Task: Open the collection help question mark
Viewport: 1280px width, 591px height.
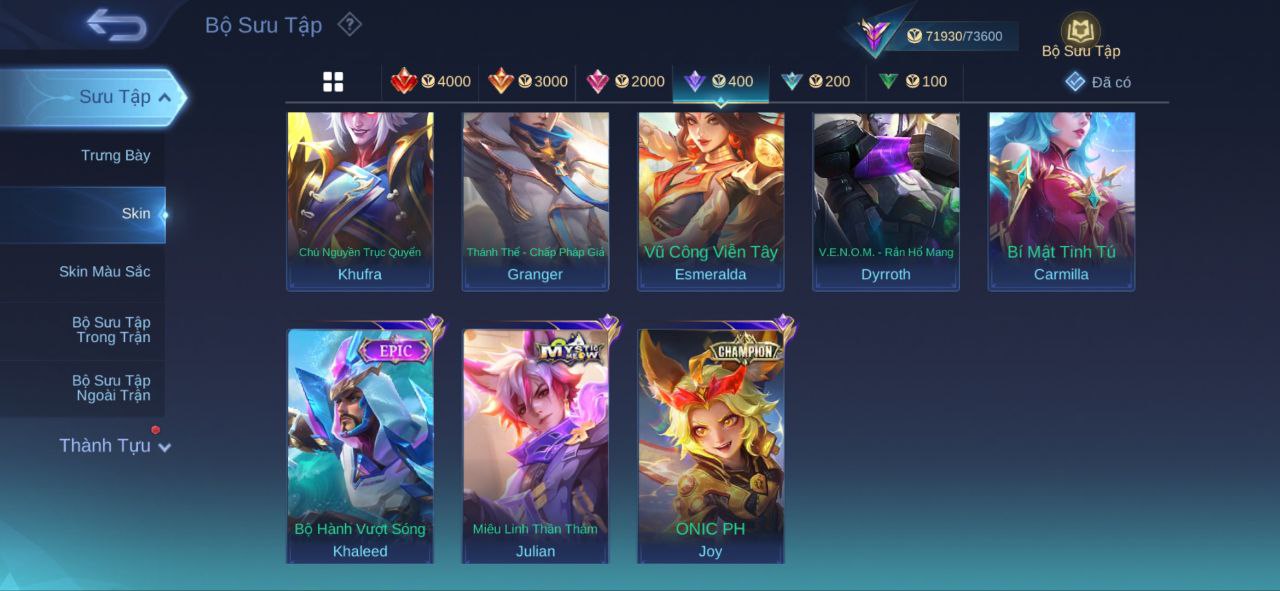Action: click(349, 24)
